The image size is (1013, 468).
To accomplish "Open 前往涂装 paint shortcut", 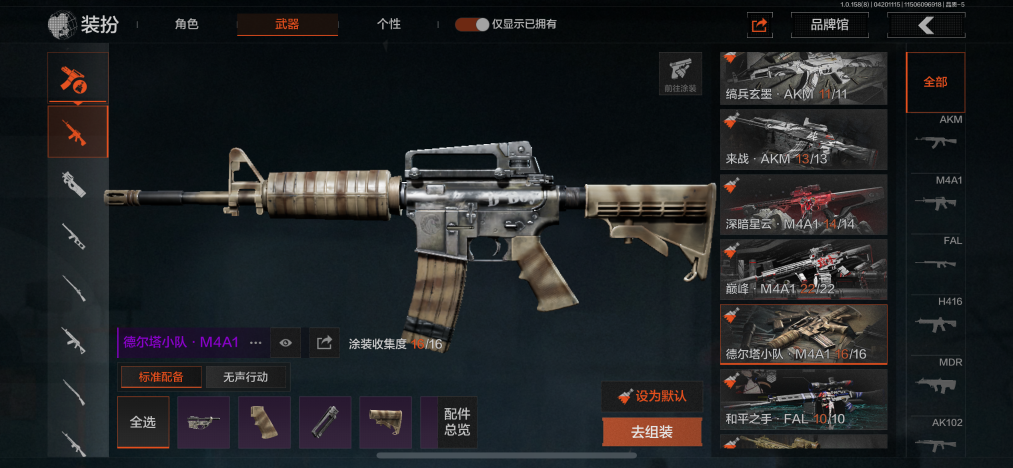I will click(x=680, y=73).
